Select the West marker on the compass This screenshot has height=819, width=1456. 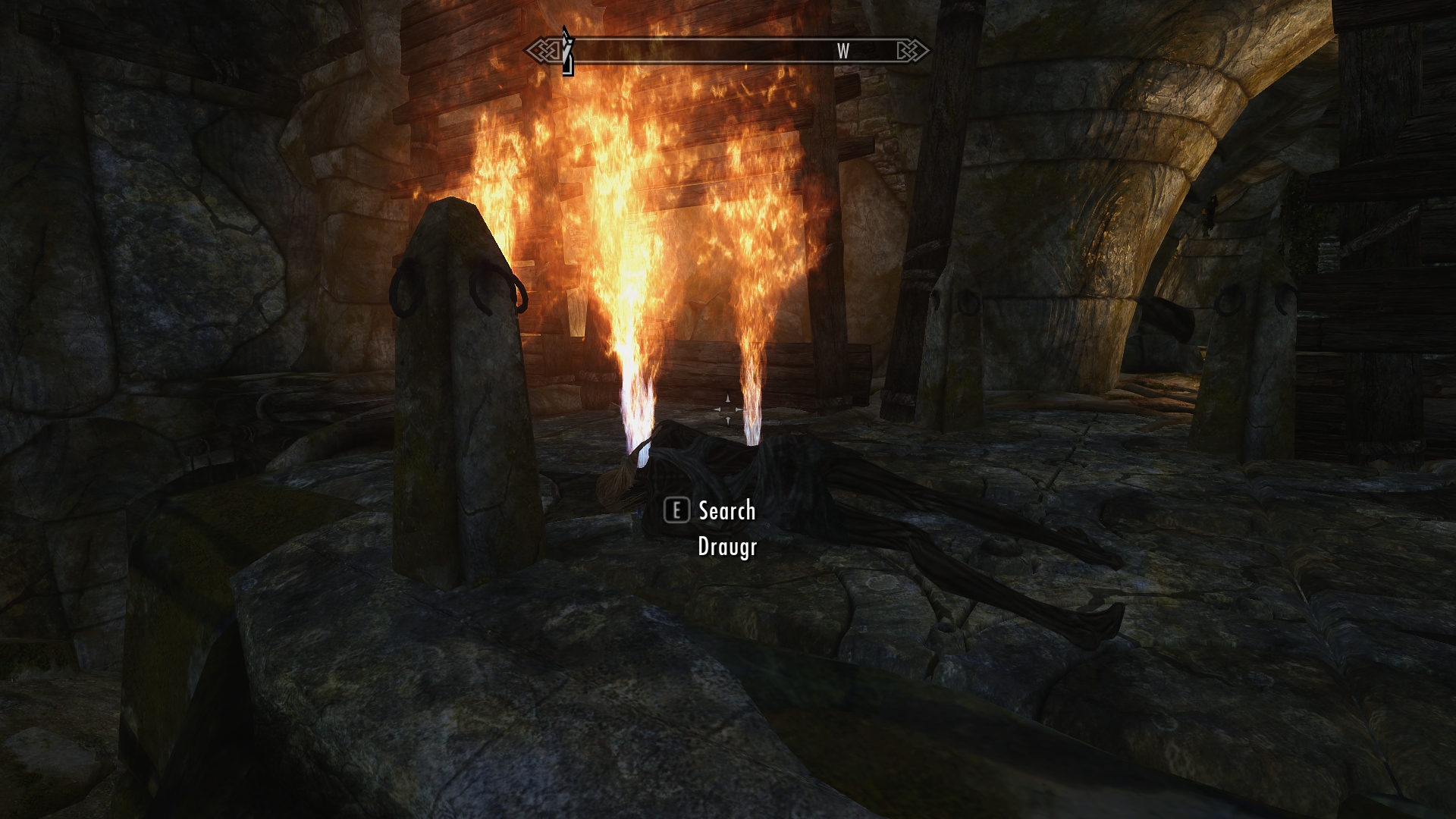843,51
